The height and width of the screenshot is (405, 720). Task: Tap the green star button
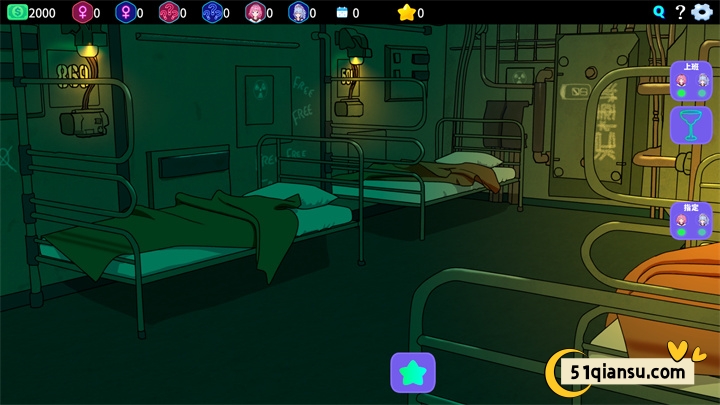412,372
